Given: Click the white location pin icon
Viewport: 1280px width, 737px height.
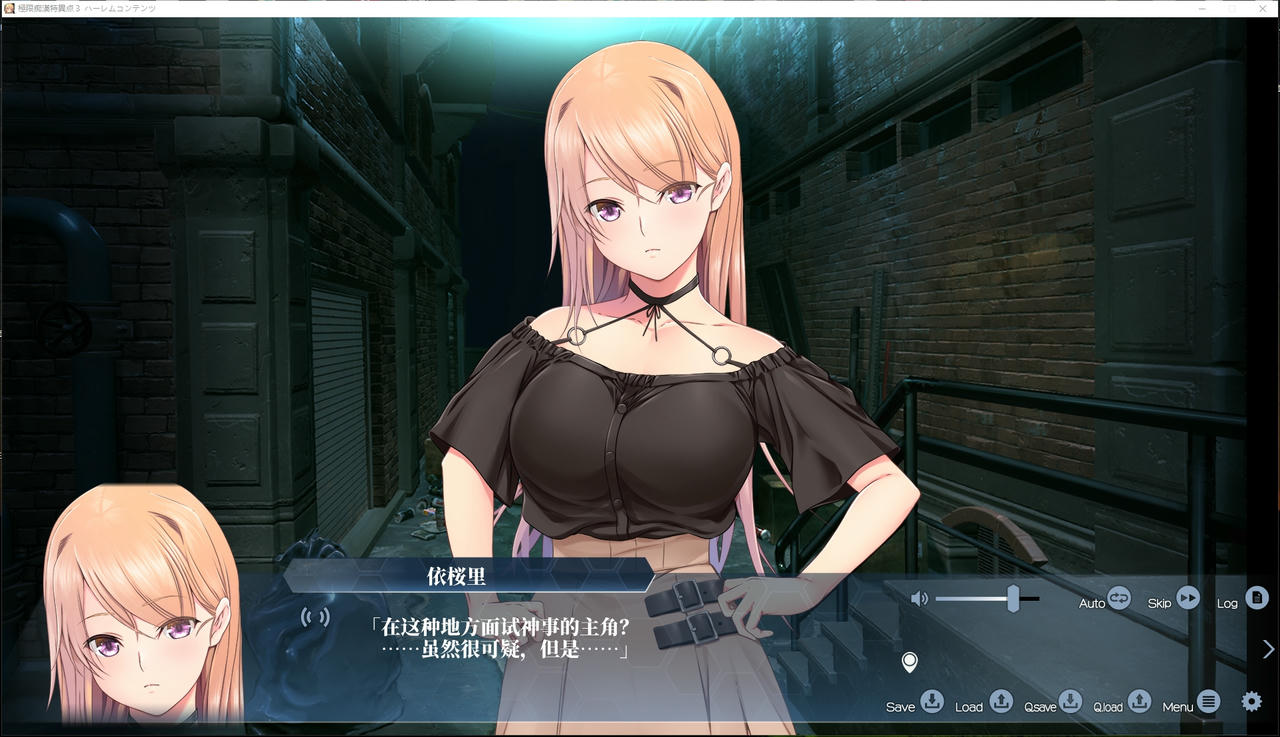Looking at the screenshot, I should pos(909,662).
